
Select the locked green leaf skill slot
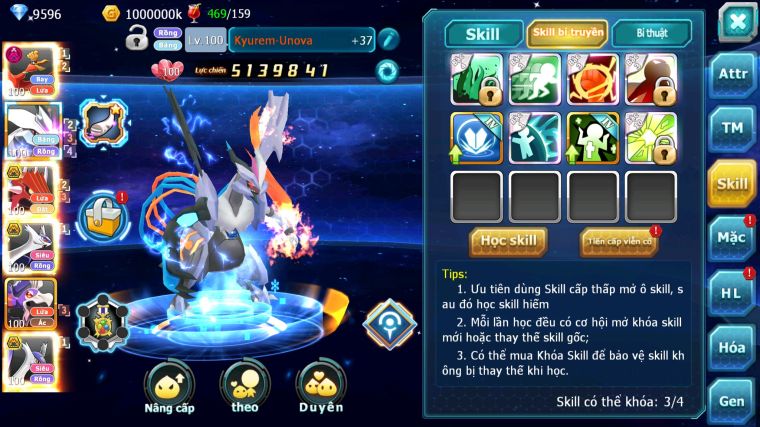tap(476, 79)
